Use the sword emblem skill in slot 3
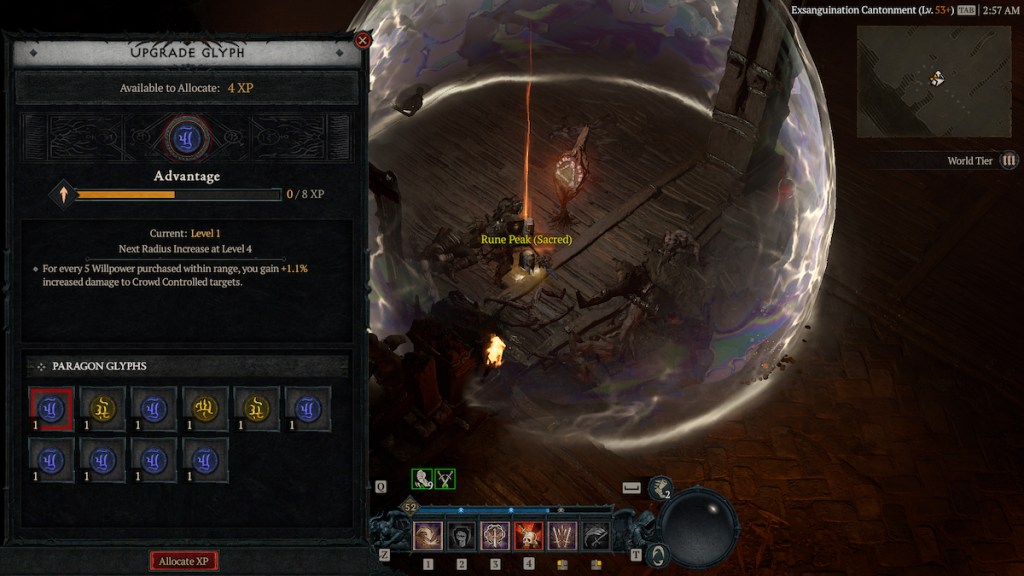The height and width of the screenshot is (576, 1024). 495,536
